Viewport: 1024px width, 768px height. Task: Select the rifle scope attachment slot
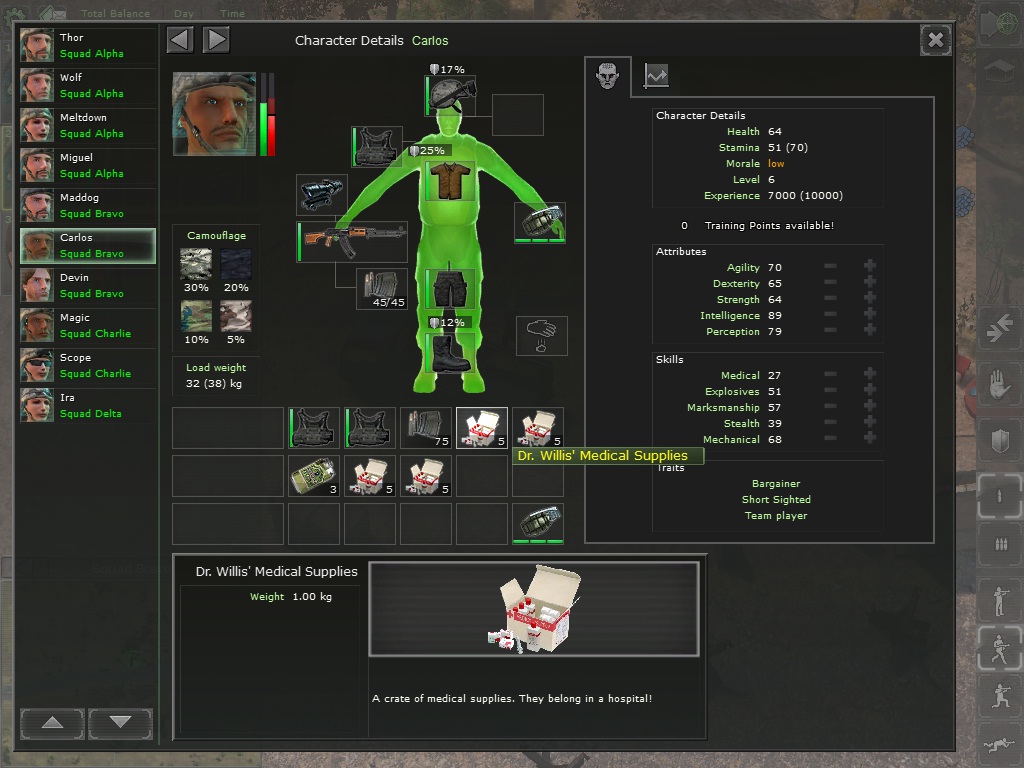[x=323, y=194]
